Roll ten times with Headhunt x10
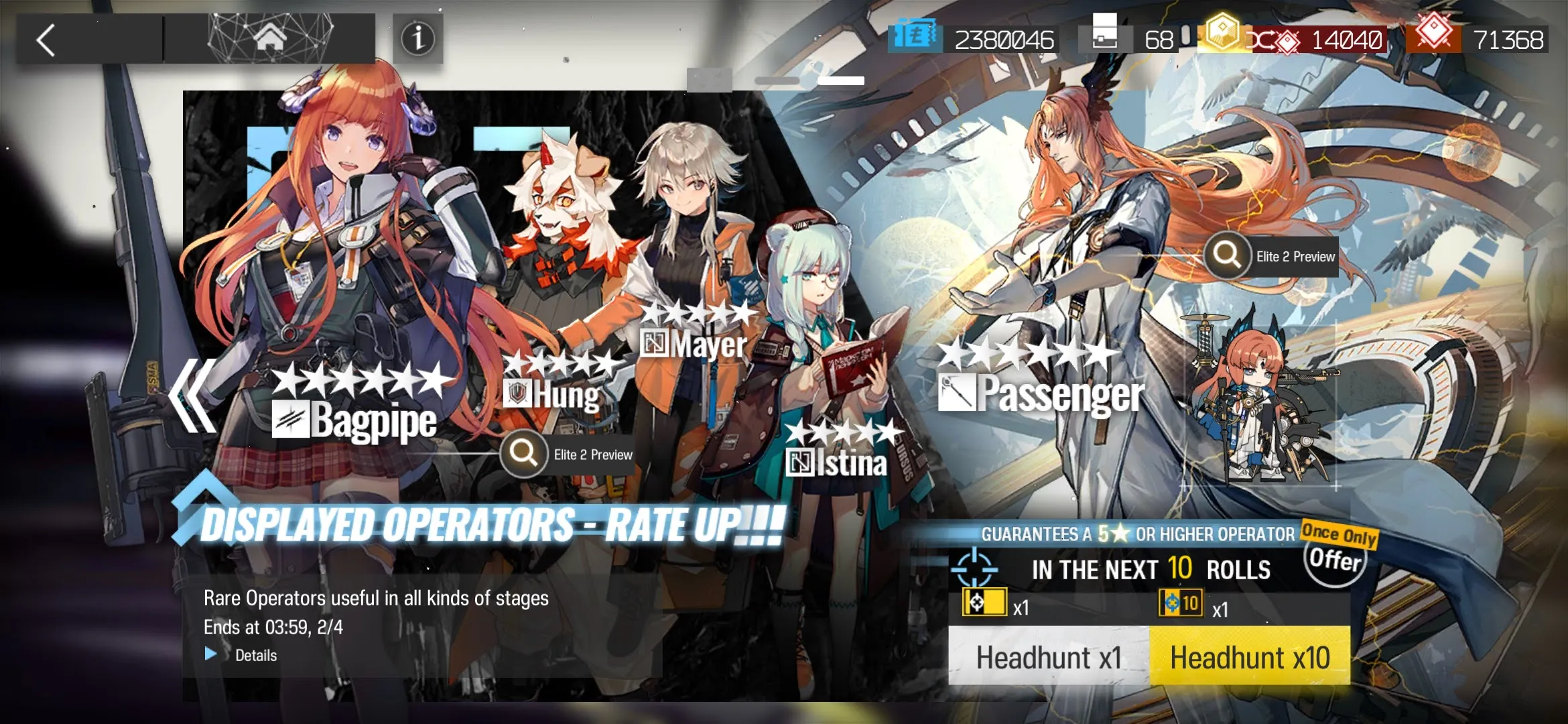 point(1250,657)
